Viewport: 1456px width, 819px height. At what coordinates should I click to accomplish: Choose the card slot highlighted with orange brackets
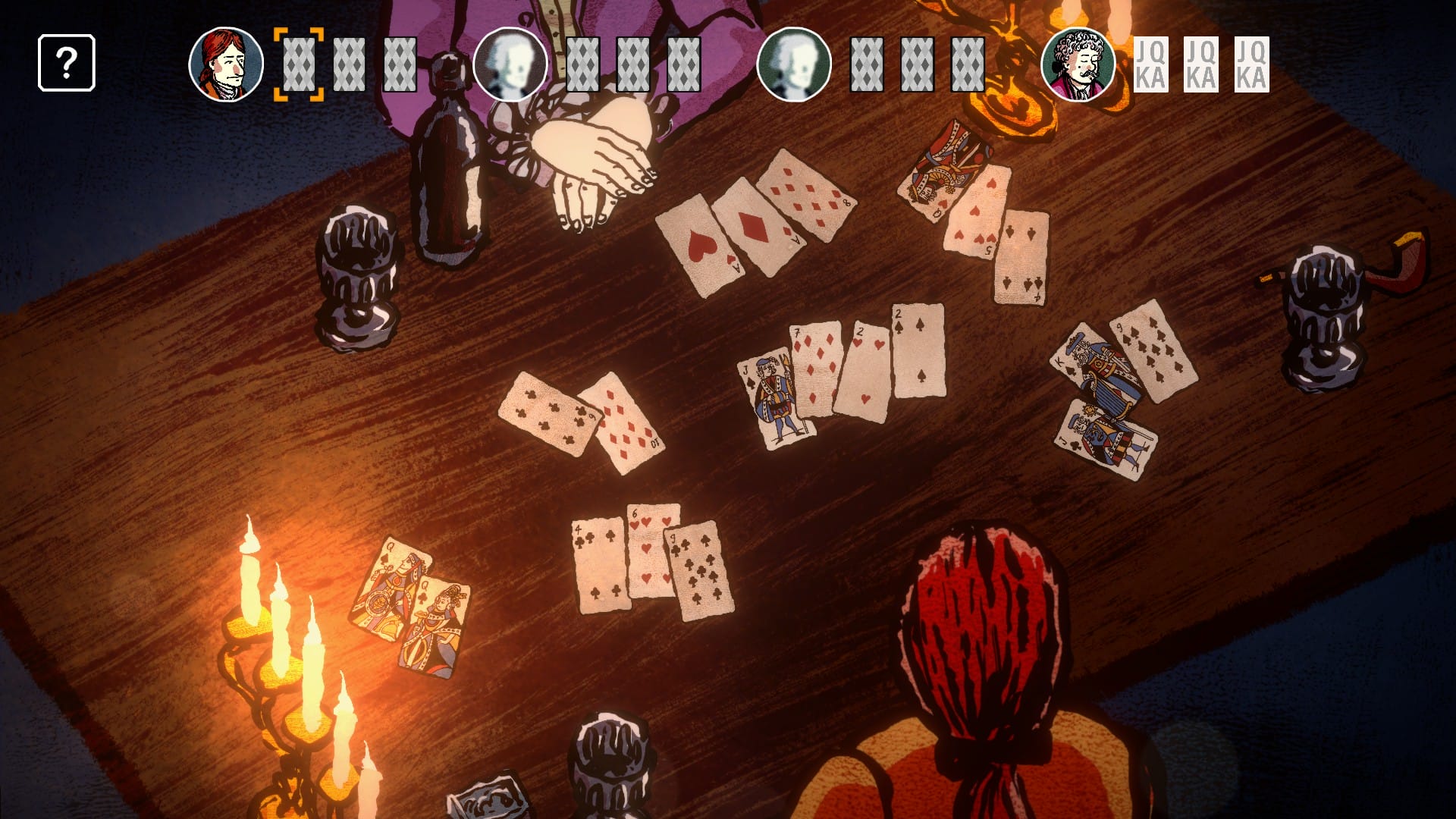click(x=299, y=64)
